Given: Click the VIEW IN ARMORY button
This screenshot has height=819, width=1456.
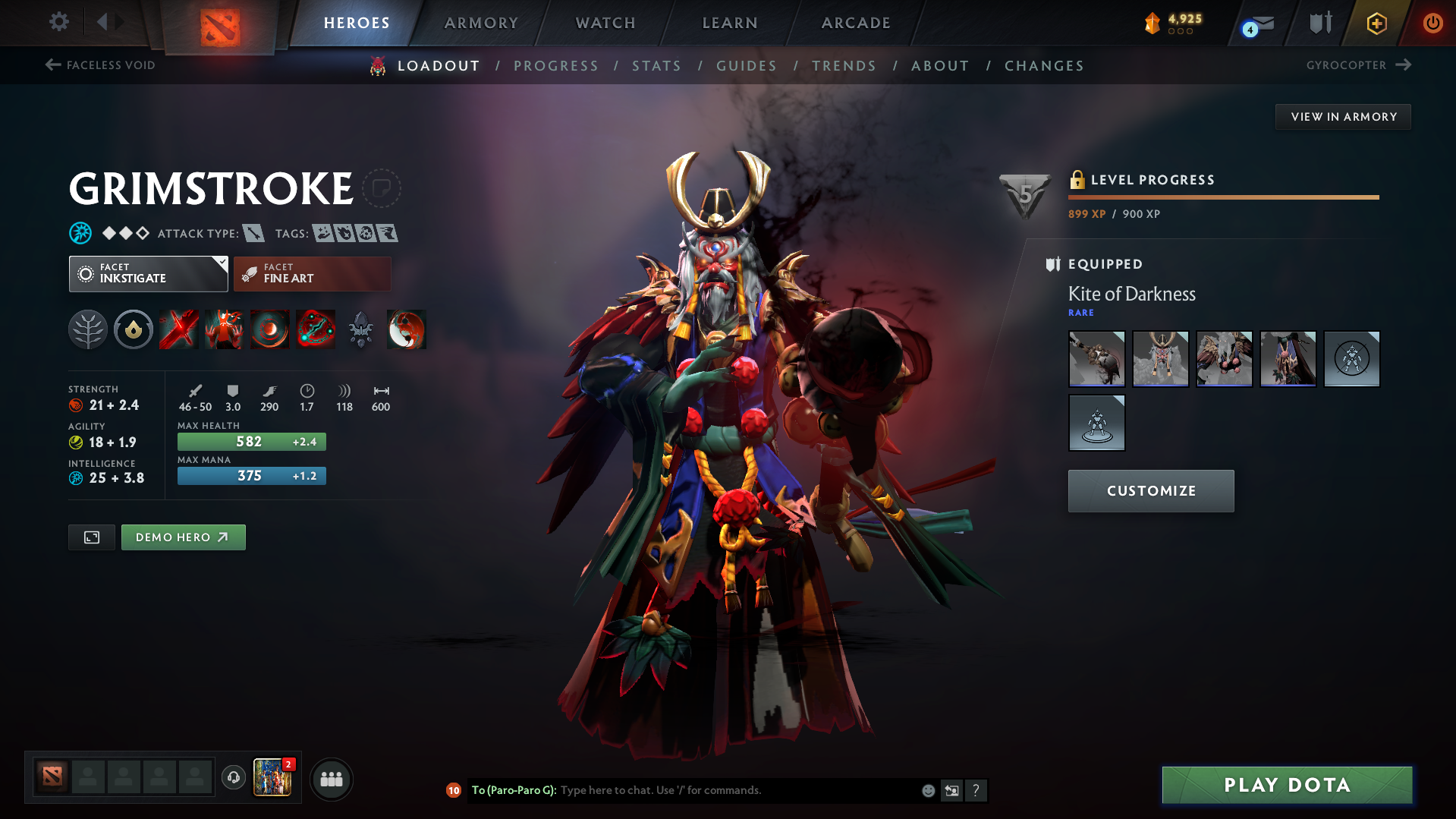Looking at the screenshot, I should click(1343, 116).
